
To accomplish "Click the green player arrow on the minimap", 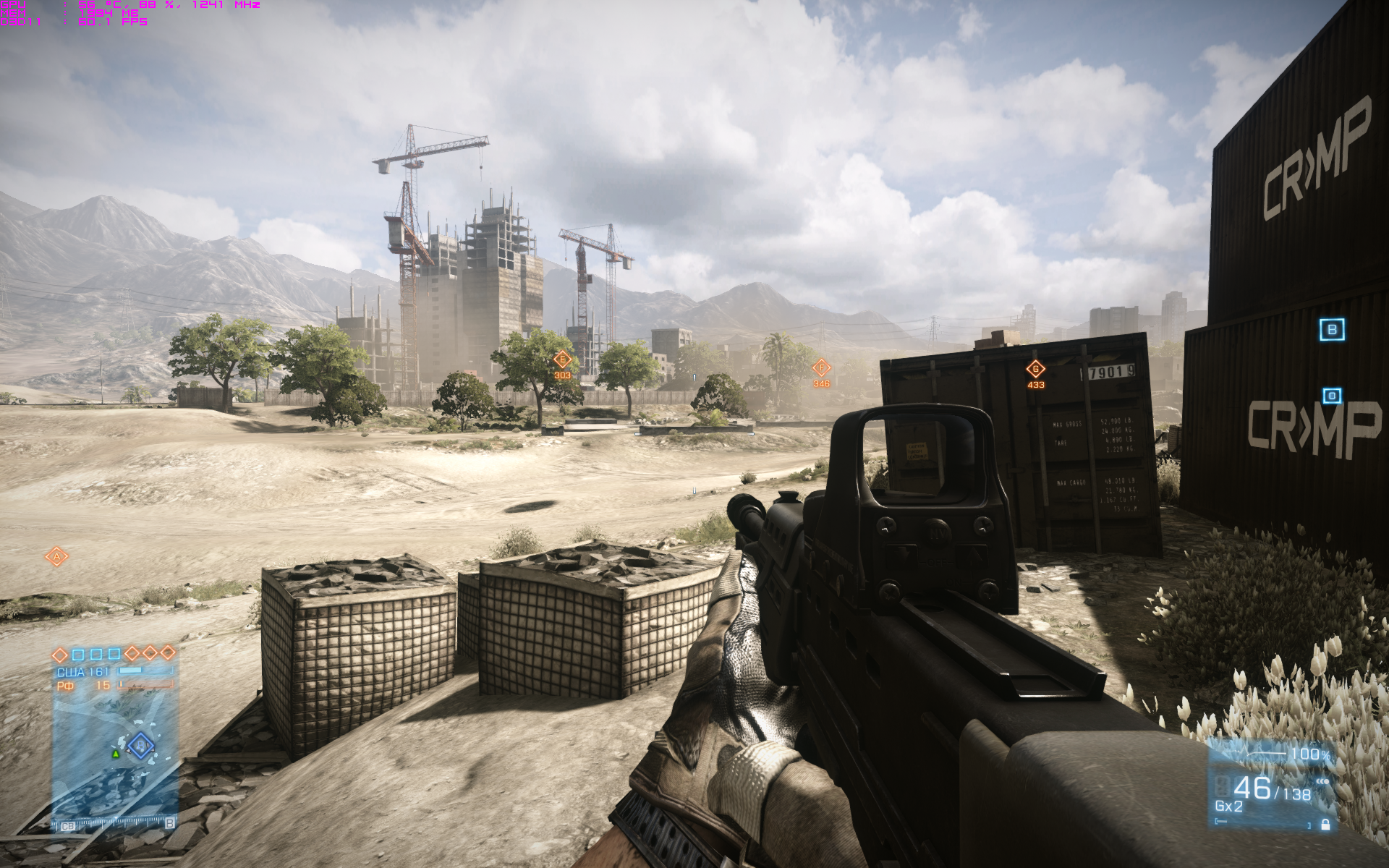I will 115,754.
